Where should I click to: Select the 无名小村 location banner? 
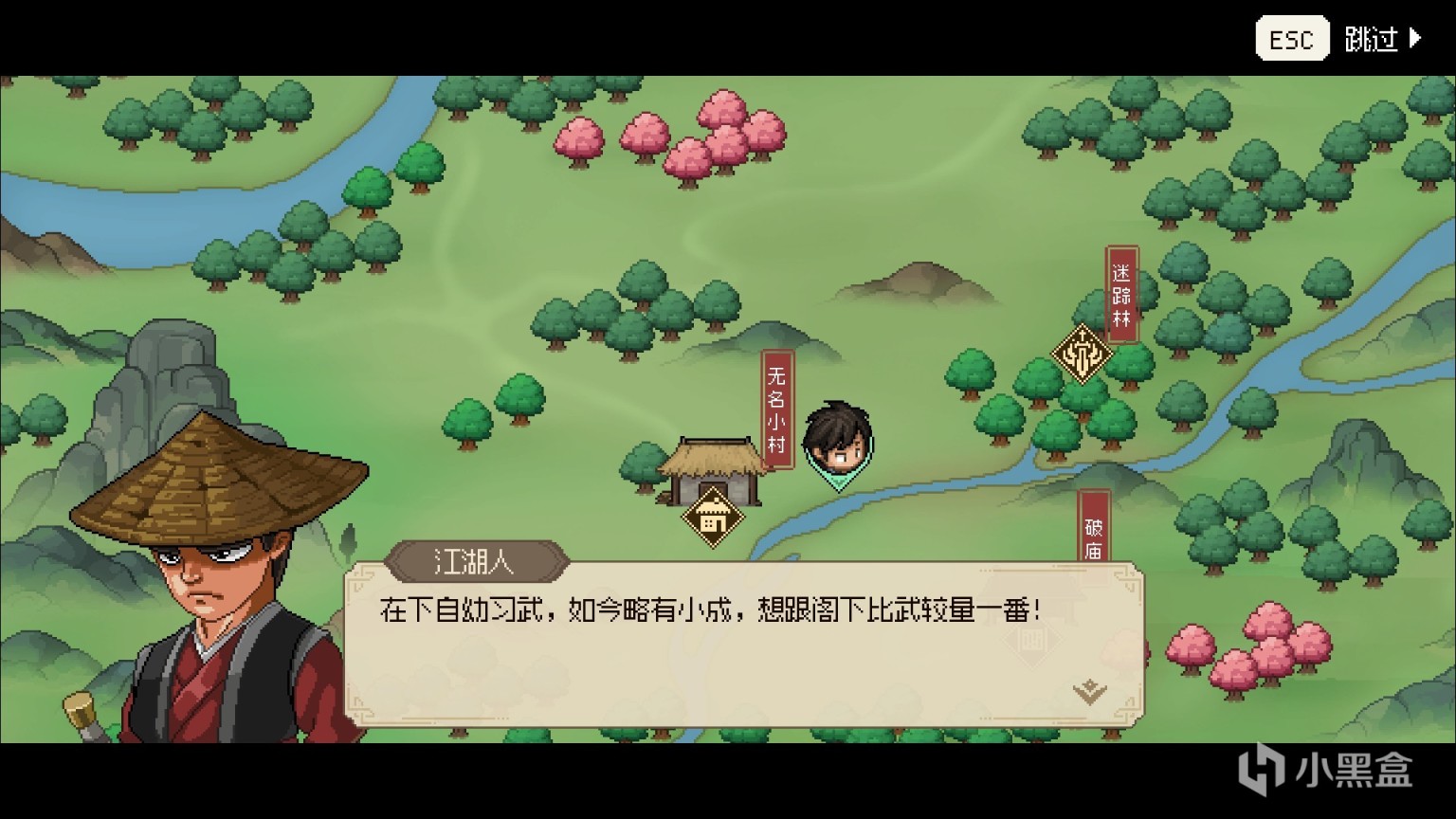point(775,409)
